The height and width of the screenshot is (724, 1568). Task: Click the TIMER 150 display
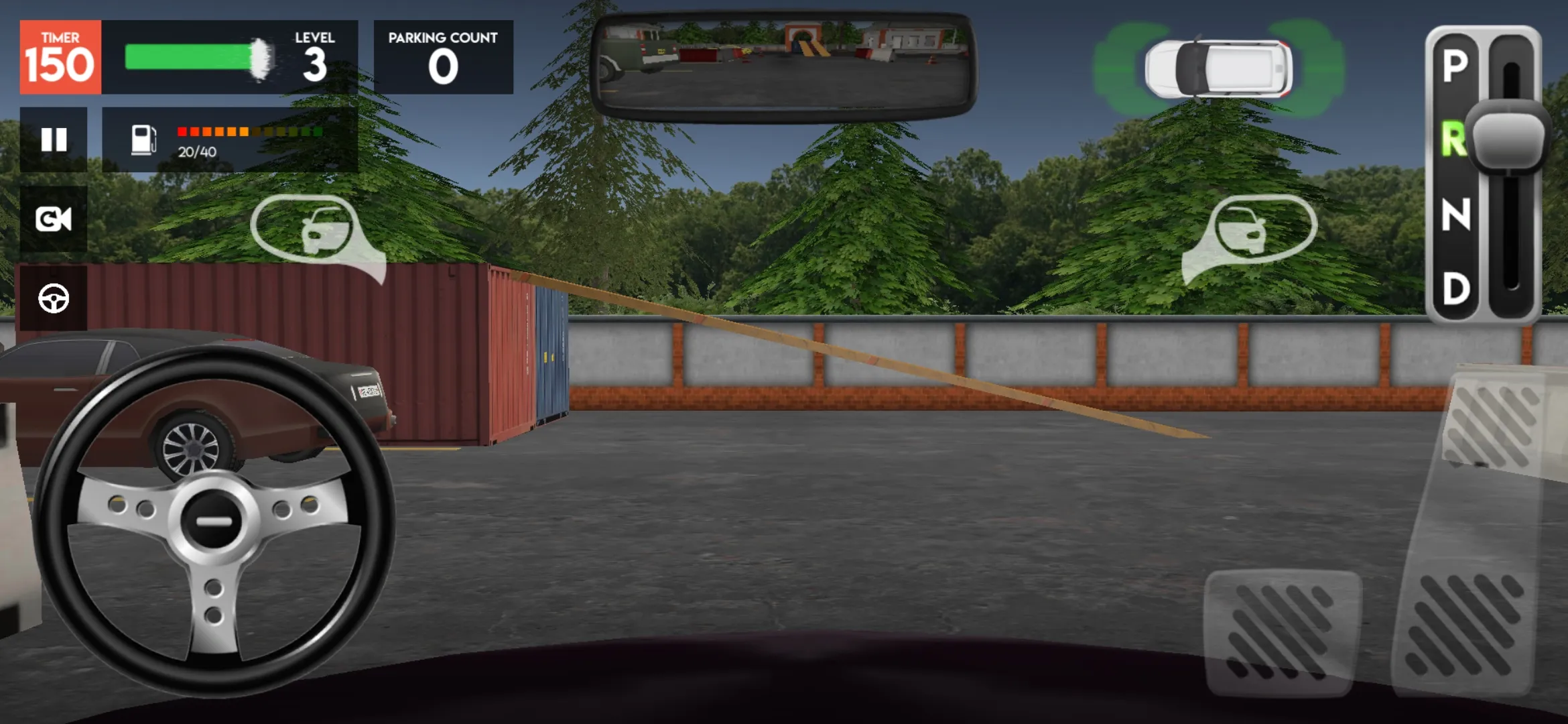[x=60, y=56]
